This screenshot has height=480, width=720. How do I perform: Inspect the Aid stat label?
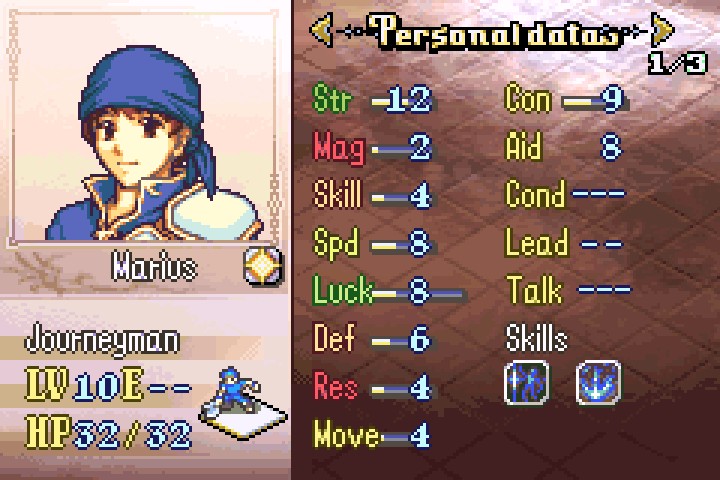(524, 147)
